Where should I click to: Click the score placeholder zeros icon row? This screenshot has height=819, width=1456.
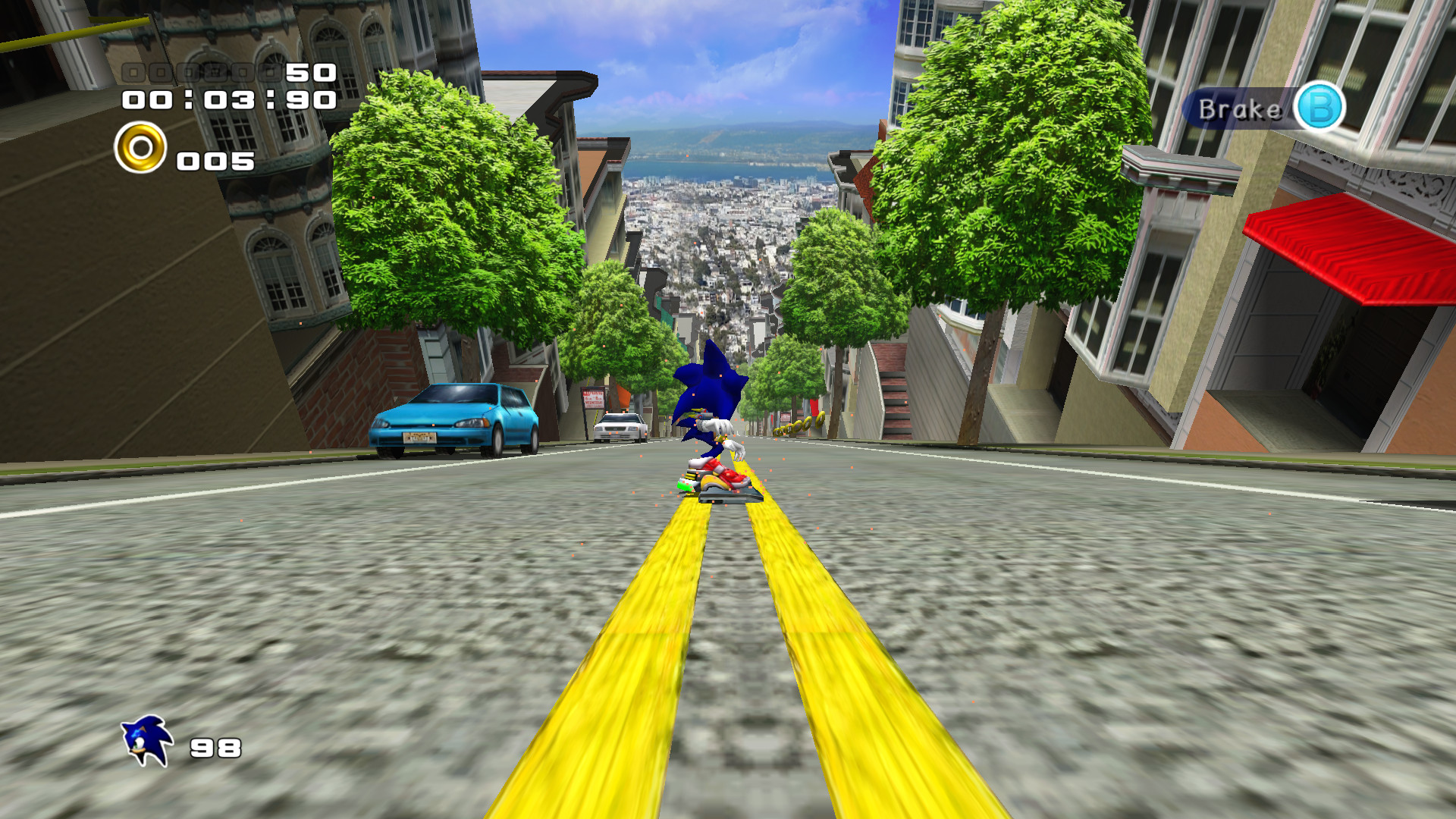[x=201, y=74]
